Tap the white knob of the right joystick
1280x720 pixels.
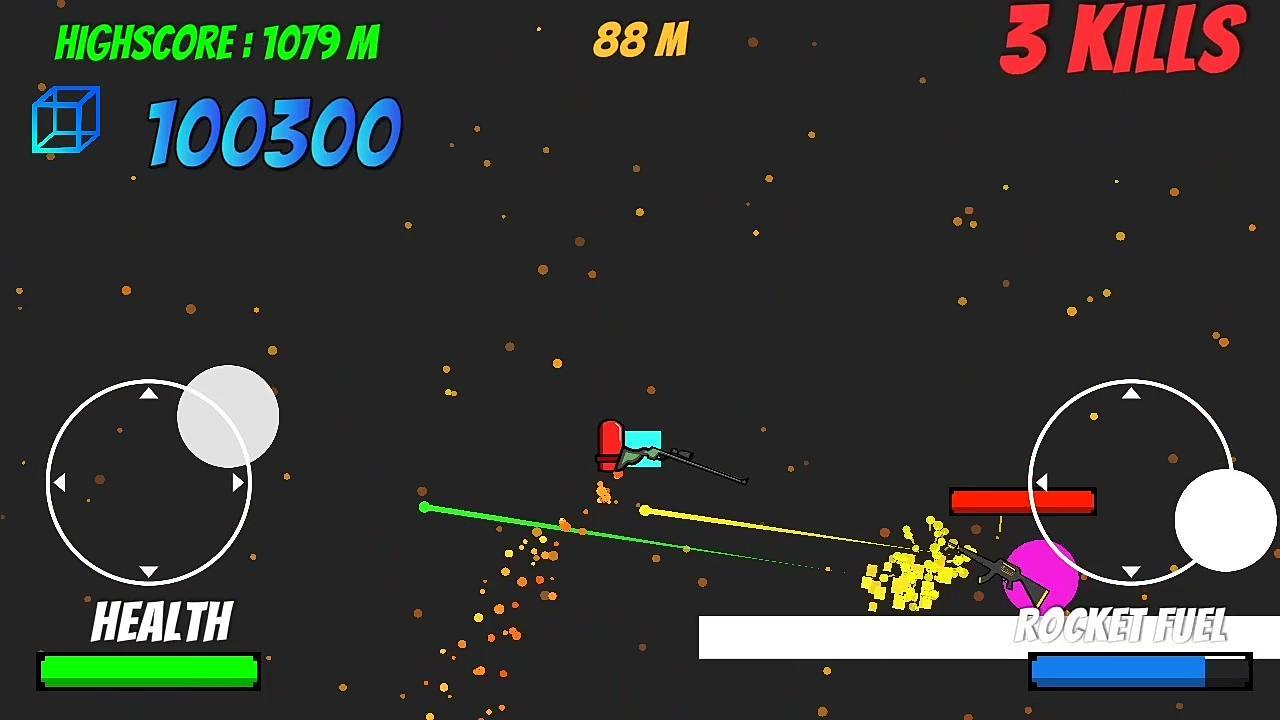pyautogui.click(x=1225, y=519)
